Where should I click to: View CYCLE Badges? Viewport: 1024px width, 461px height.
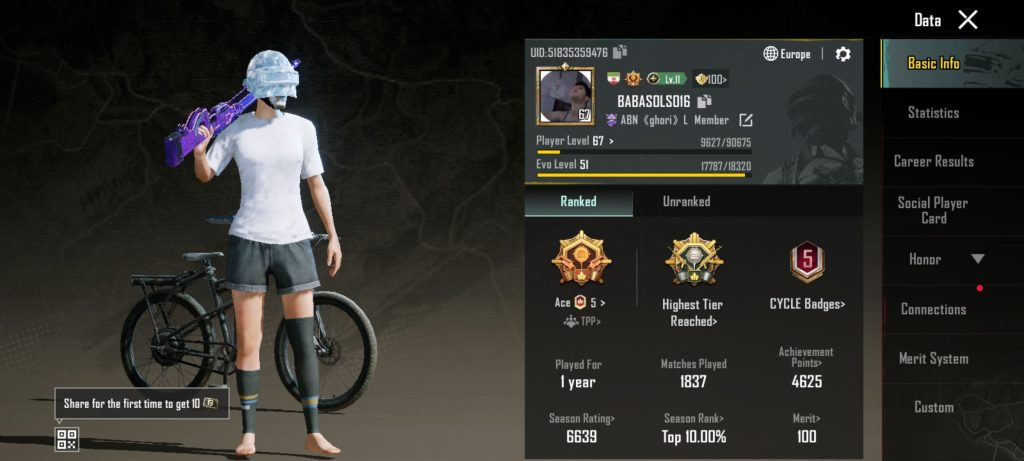[x=806, y=304]
